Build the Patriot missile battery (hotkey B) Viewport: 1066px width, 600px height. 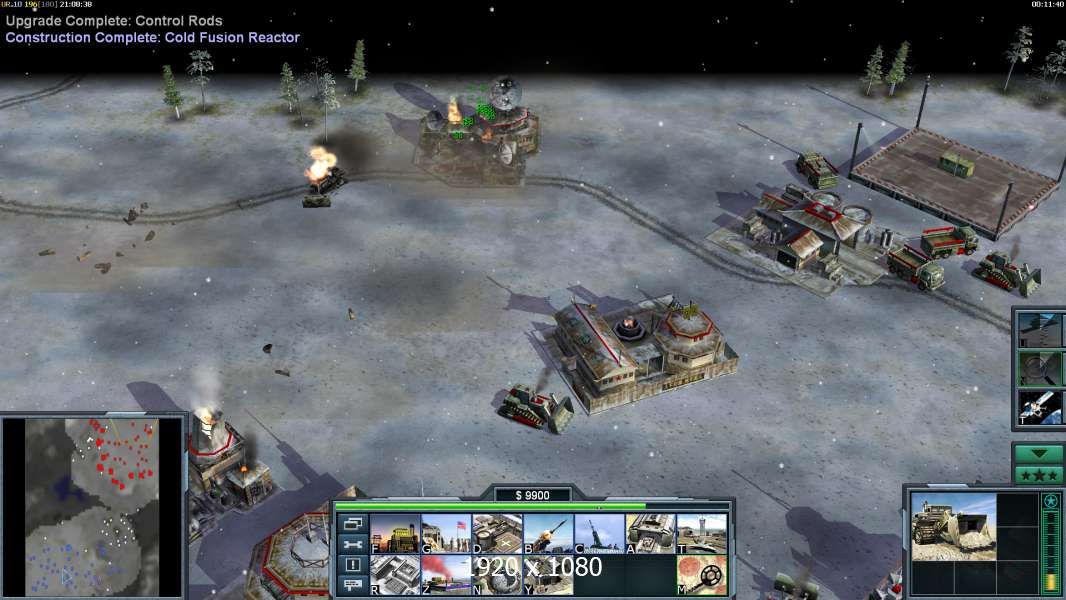pyautogui.click(x=548, y=534)
